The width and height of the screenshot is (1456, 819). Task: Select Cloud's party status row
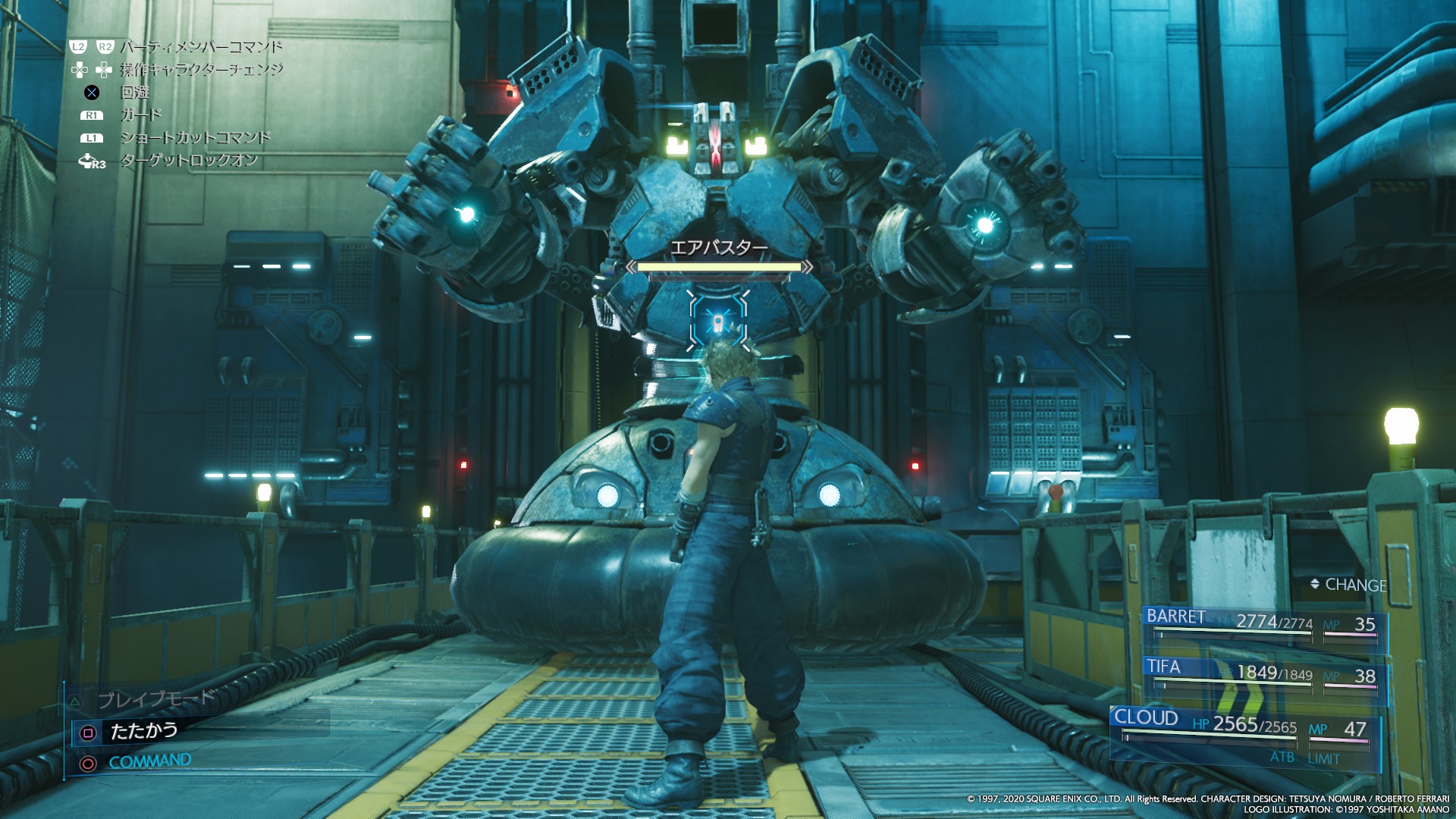1245,726
